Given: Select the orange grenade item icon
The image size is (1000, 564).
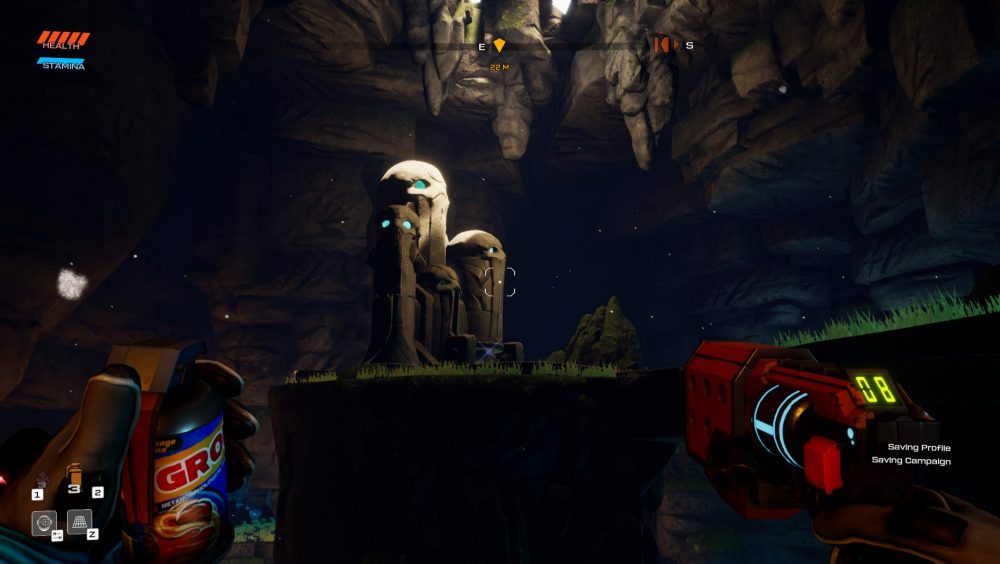Looking at the screenshot, I should coord(74,476).
